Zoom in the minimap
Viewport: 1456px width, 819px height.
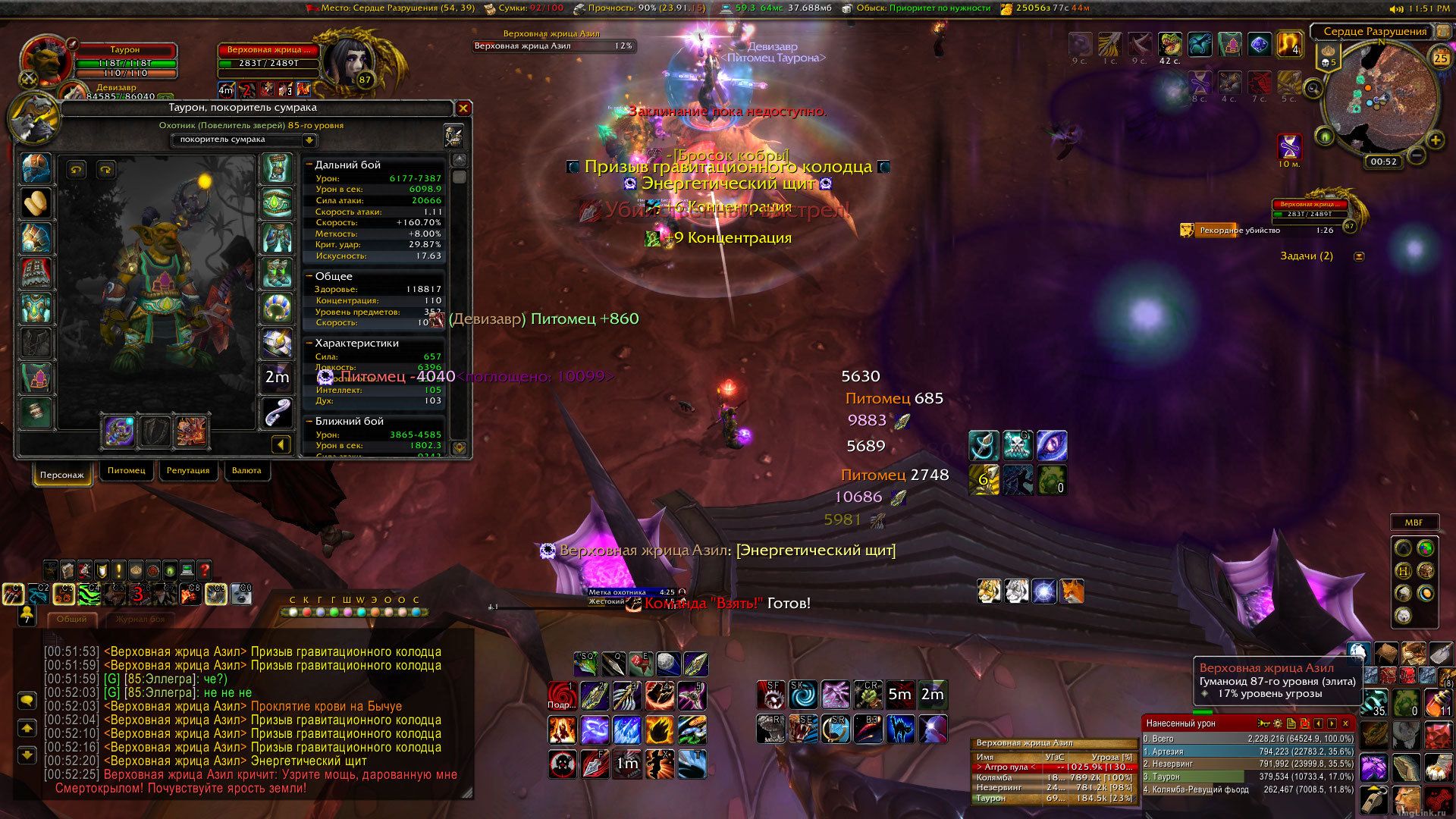click(1435, 140)
